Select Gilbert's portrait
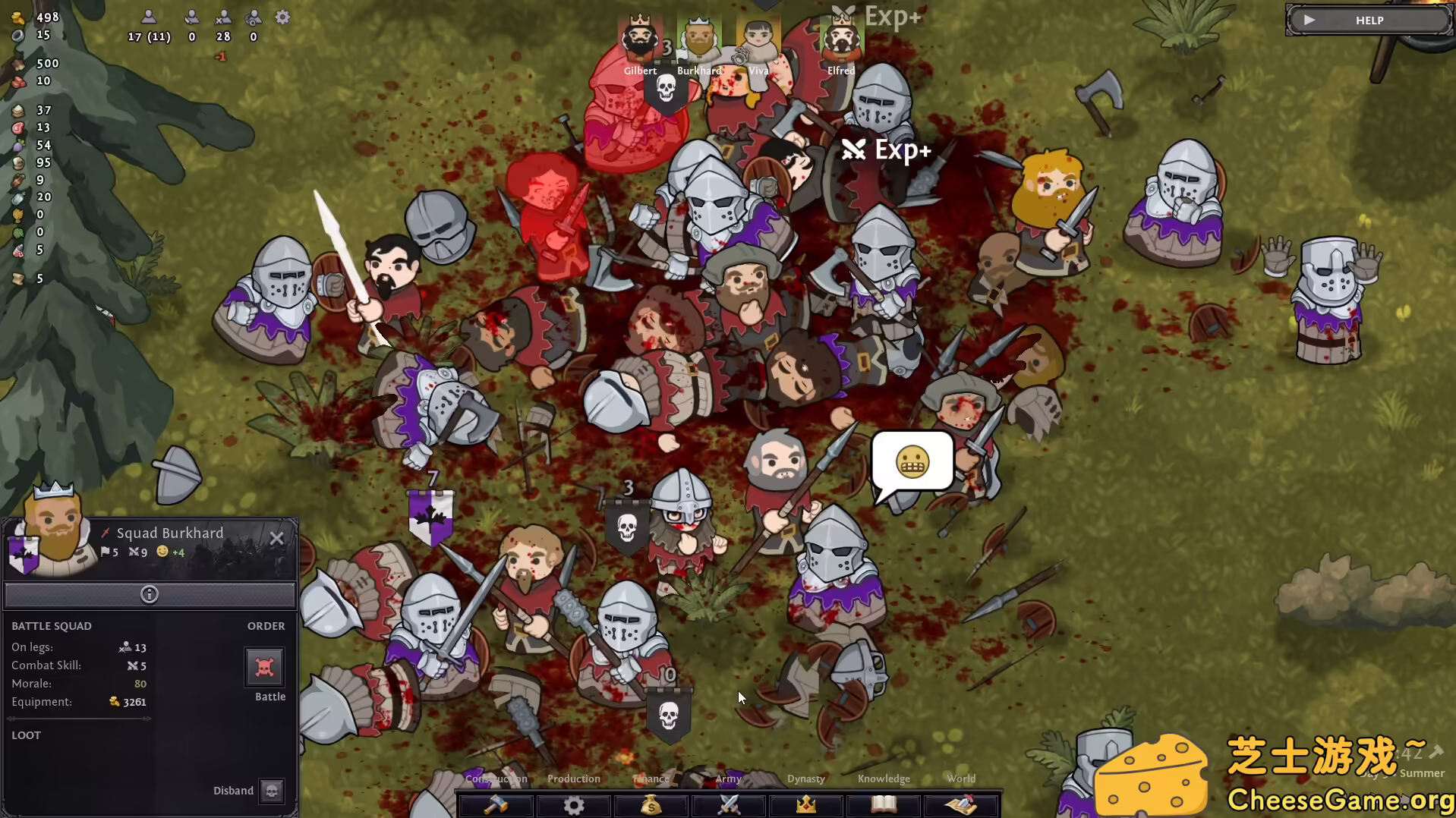This screenshot has width=1456, height=818. (x=640, y=38)
